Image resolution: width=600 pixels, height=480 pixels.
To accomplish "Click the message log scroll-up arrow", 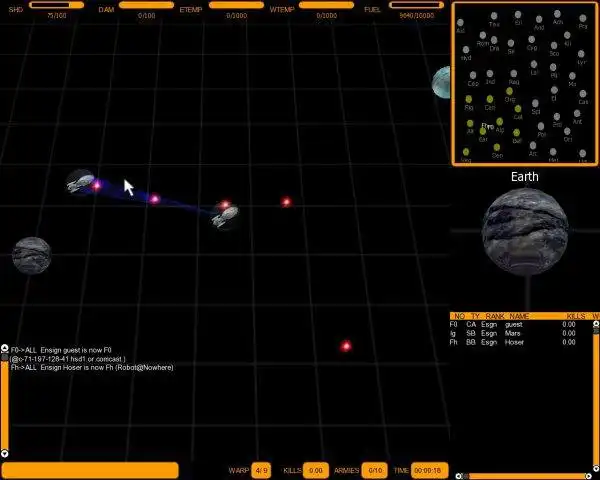I will click(x=4, y=348).
